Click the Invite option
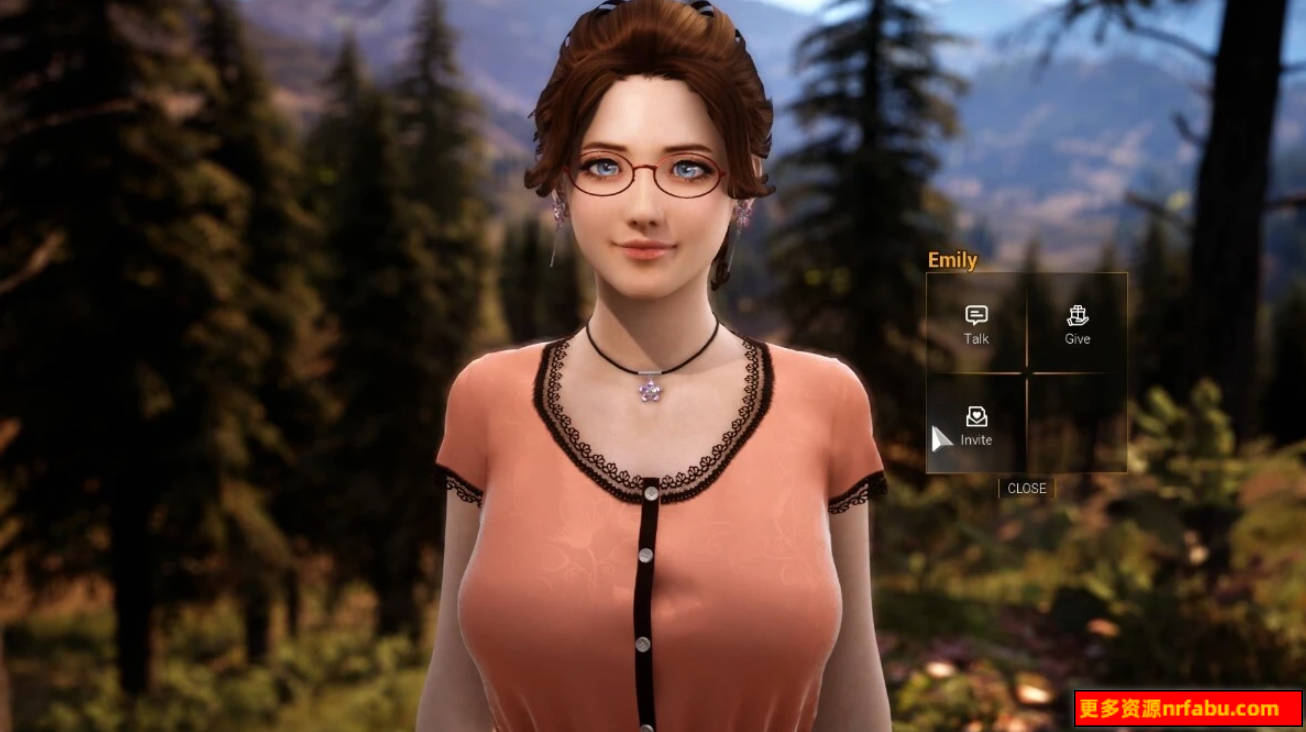The image size is (1306, 732). tap(976, 425)
